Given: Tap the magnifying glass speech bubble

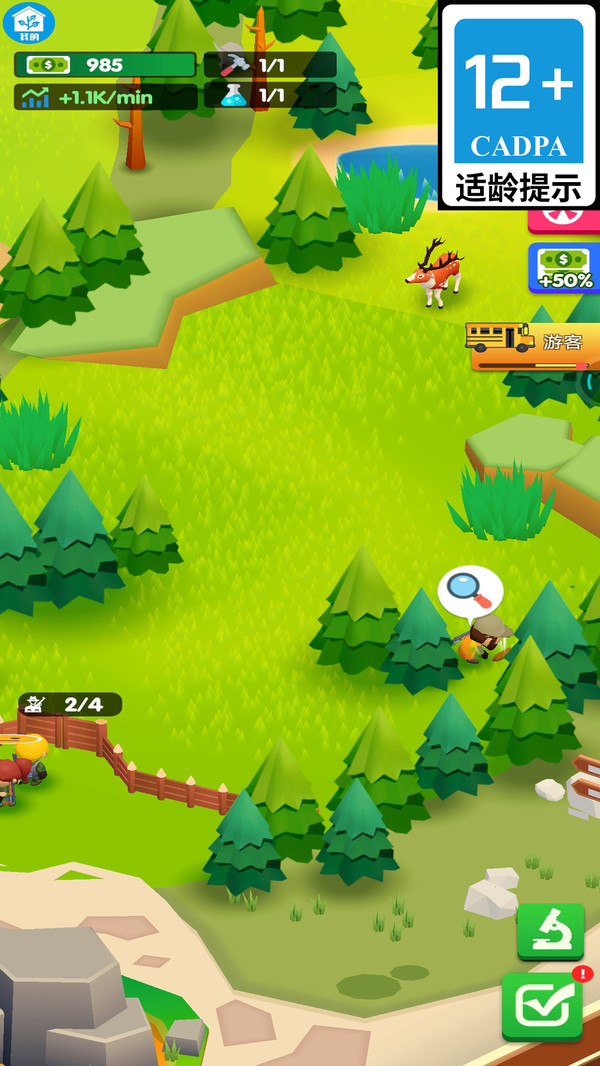Looking at the screenshot, I should (470, 590).
